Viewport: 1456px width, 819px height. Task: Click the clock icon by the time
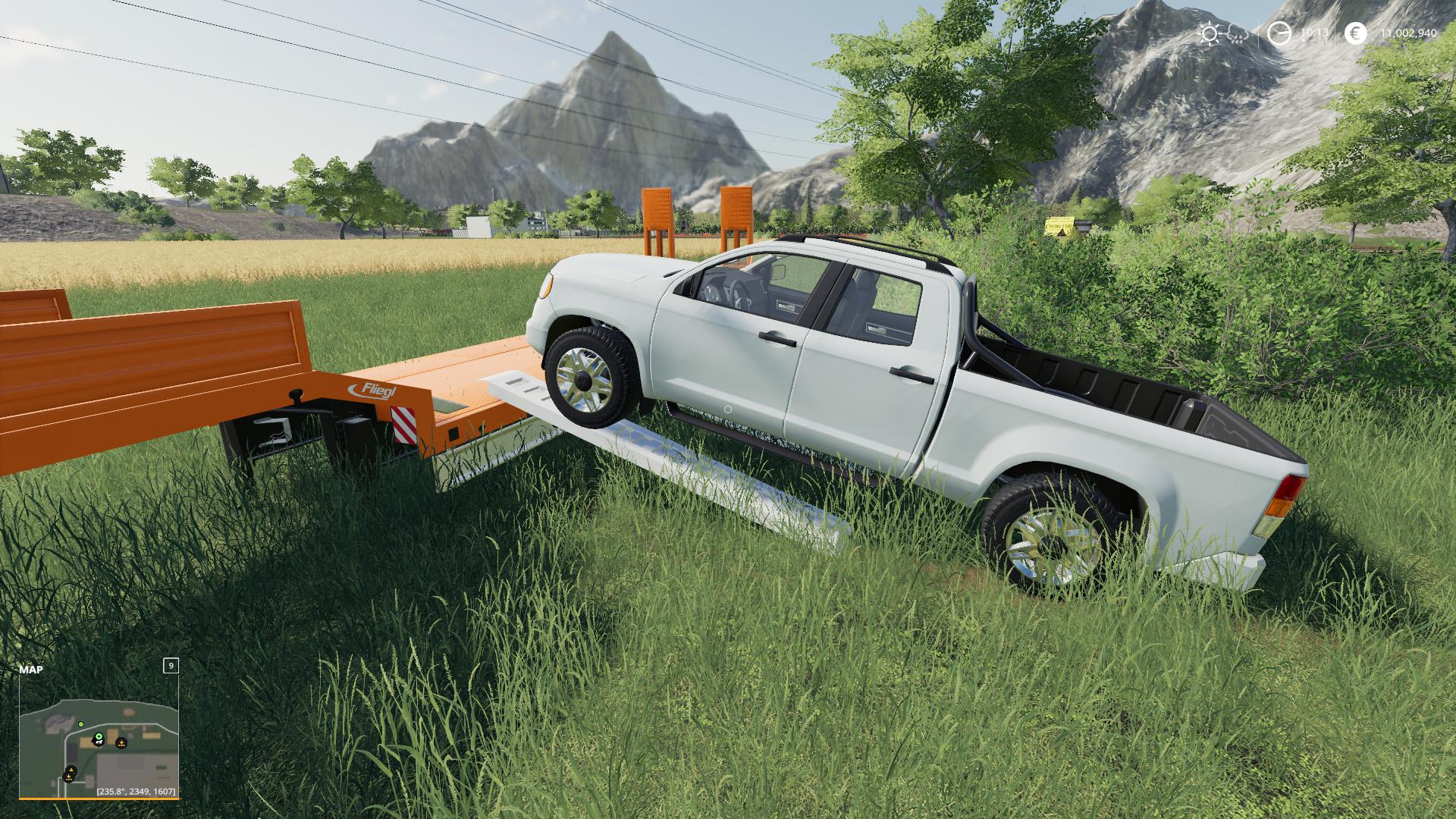[x=1279, y=33]
